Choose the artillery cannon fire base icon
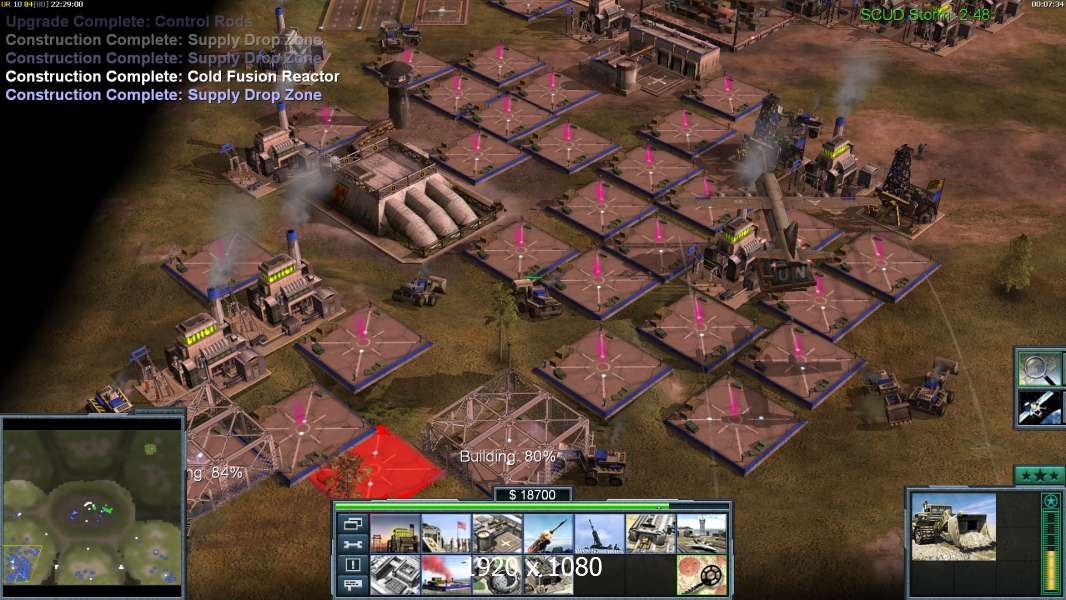 pyautogui.click(x=599, y=533)
